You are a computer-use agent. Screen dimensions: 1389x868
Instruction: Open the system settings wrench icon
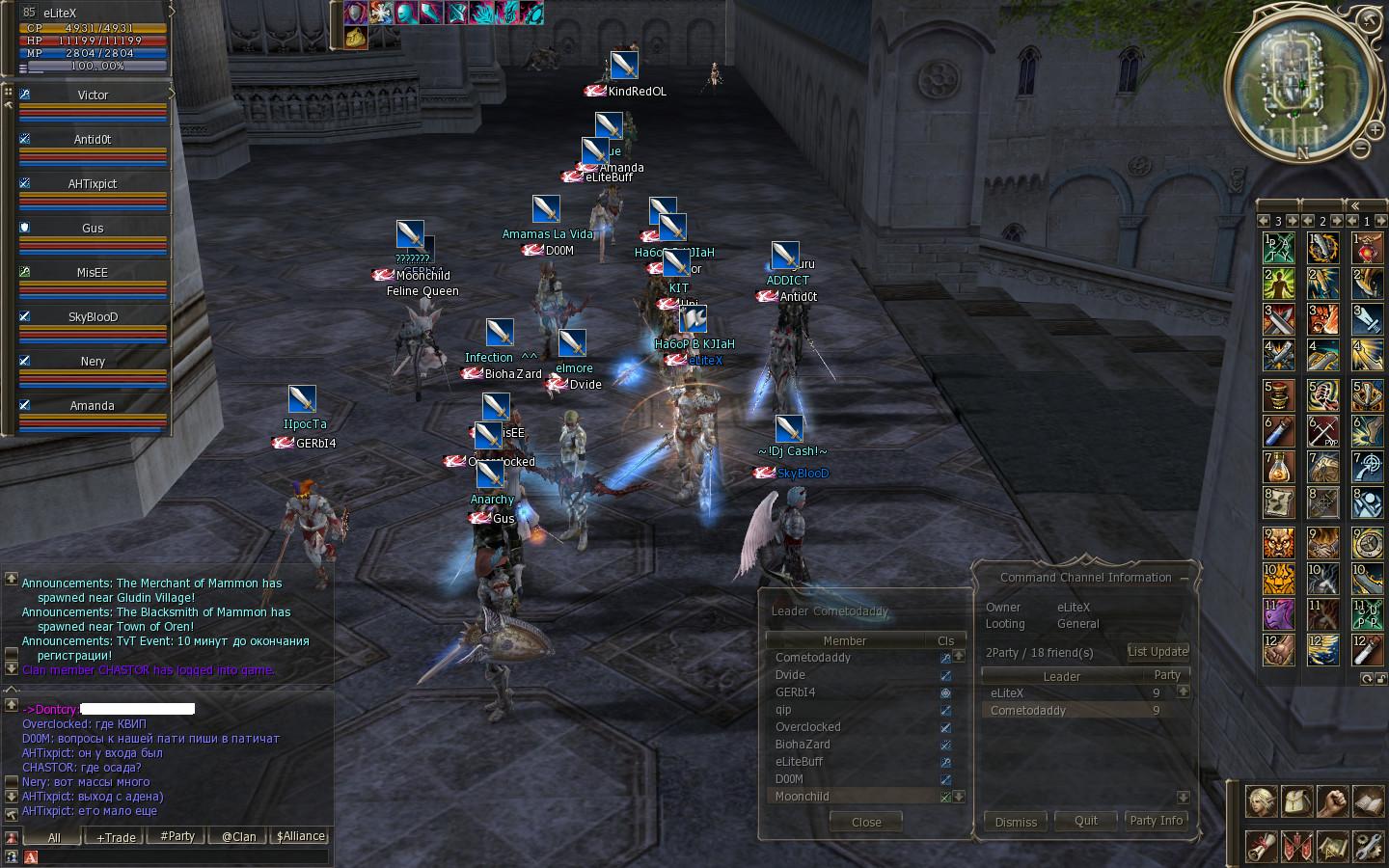pos(1368,846)
